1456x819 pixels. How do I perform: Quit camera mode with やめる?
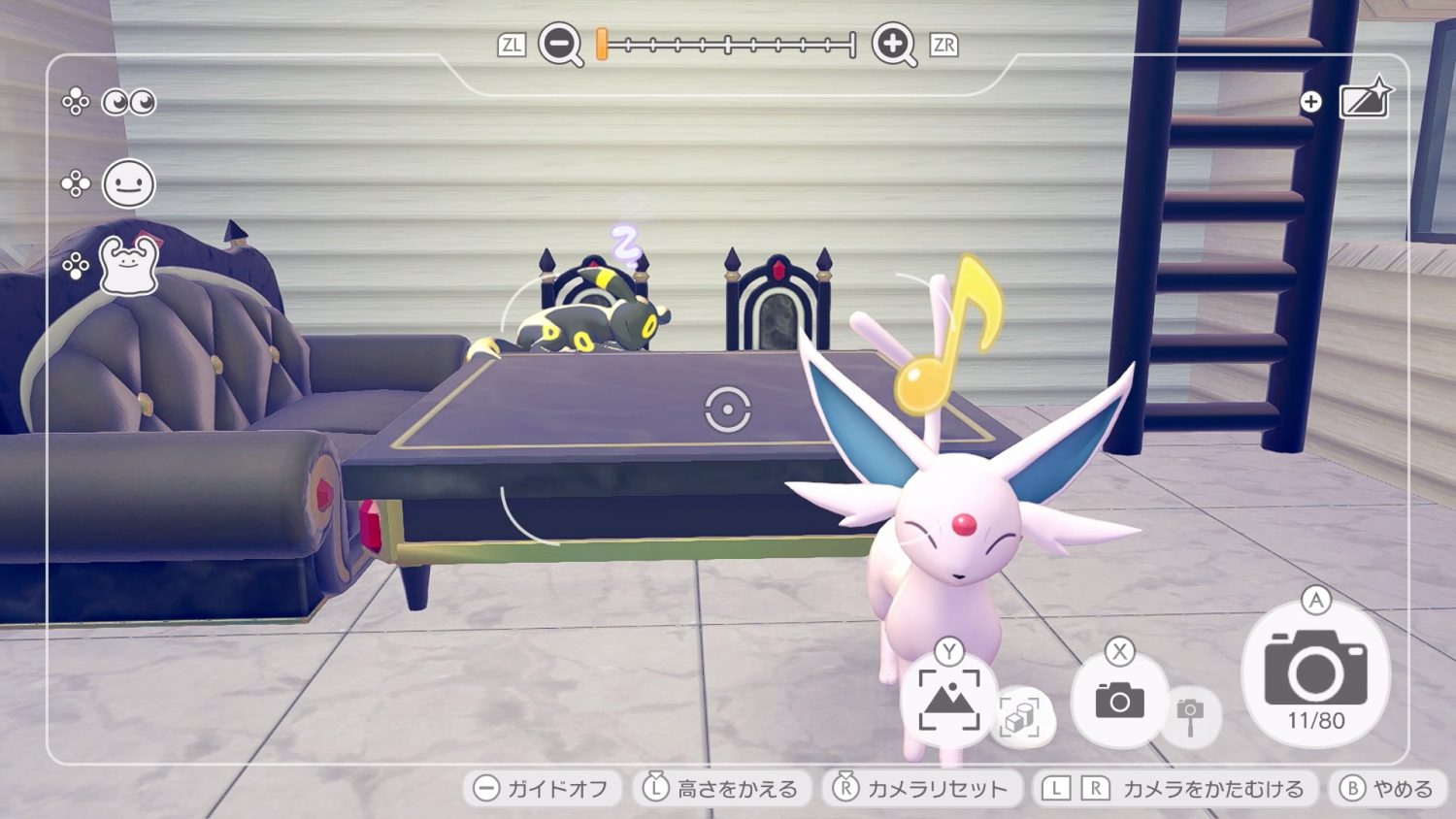(1386, 788)
